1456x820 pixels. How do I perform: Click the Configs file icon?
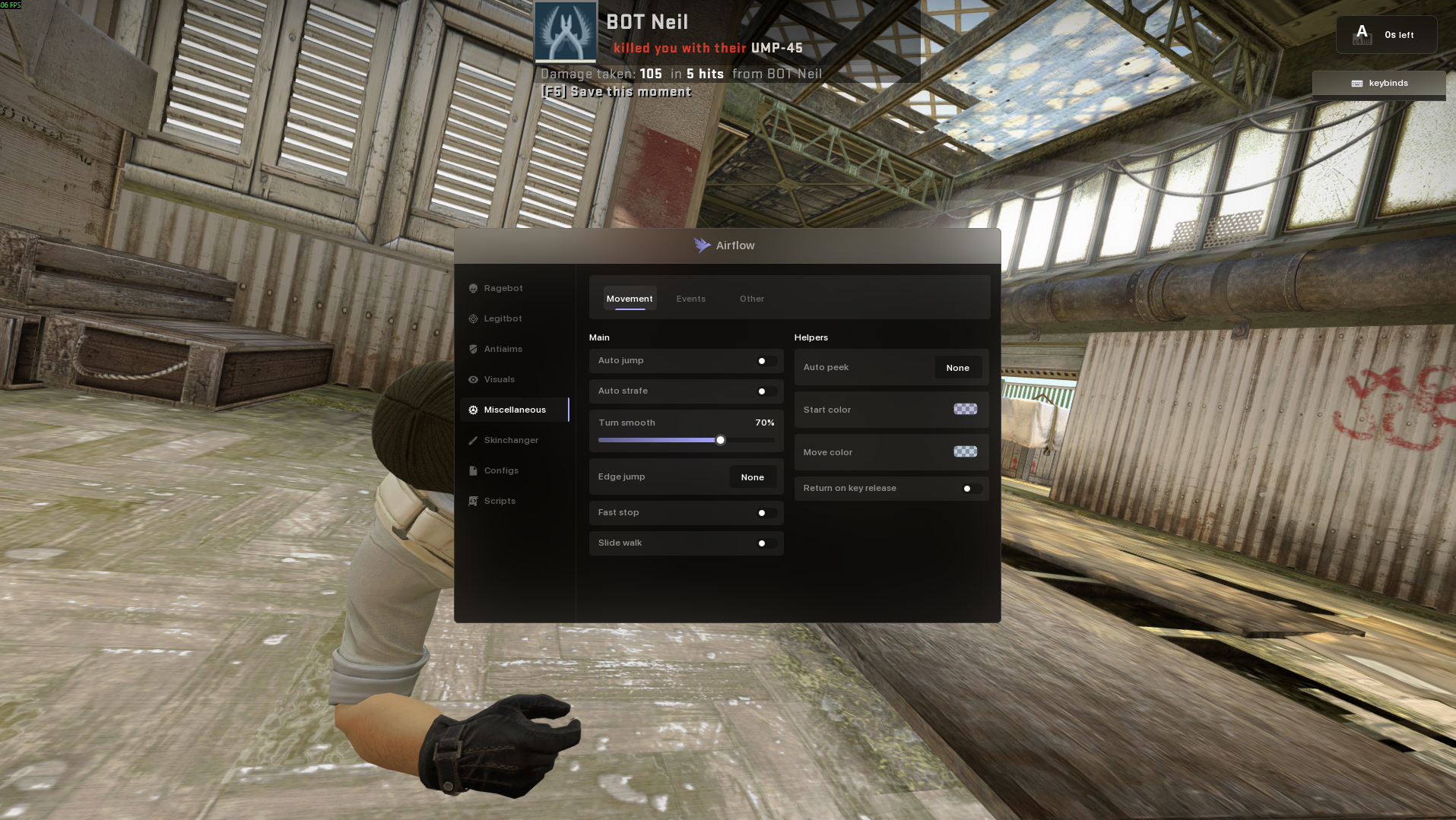coord(472,470)
